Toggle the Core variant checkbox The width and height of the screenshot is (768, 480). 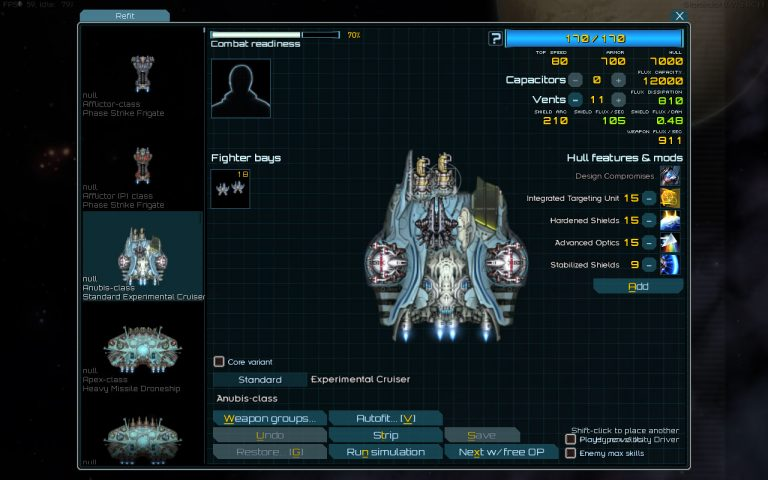(219, 361)
